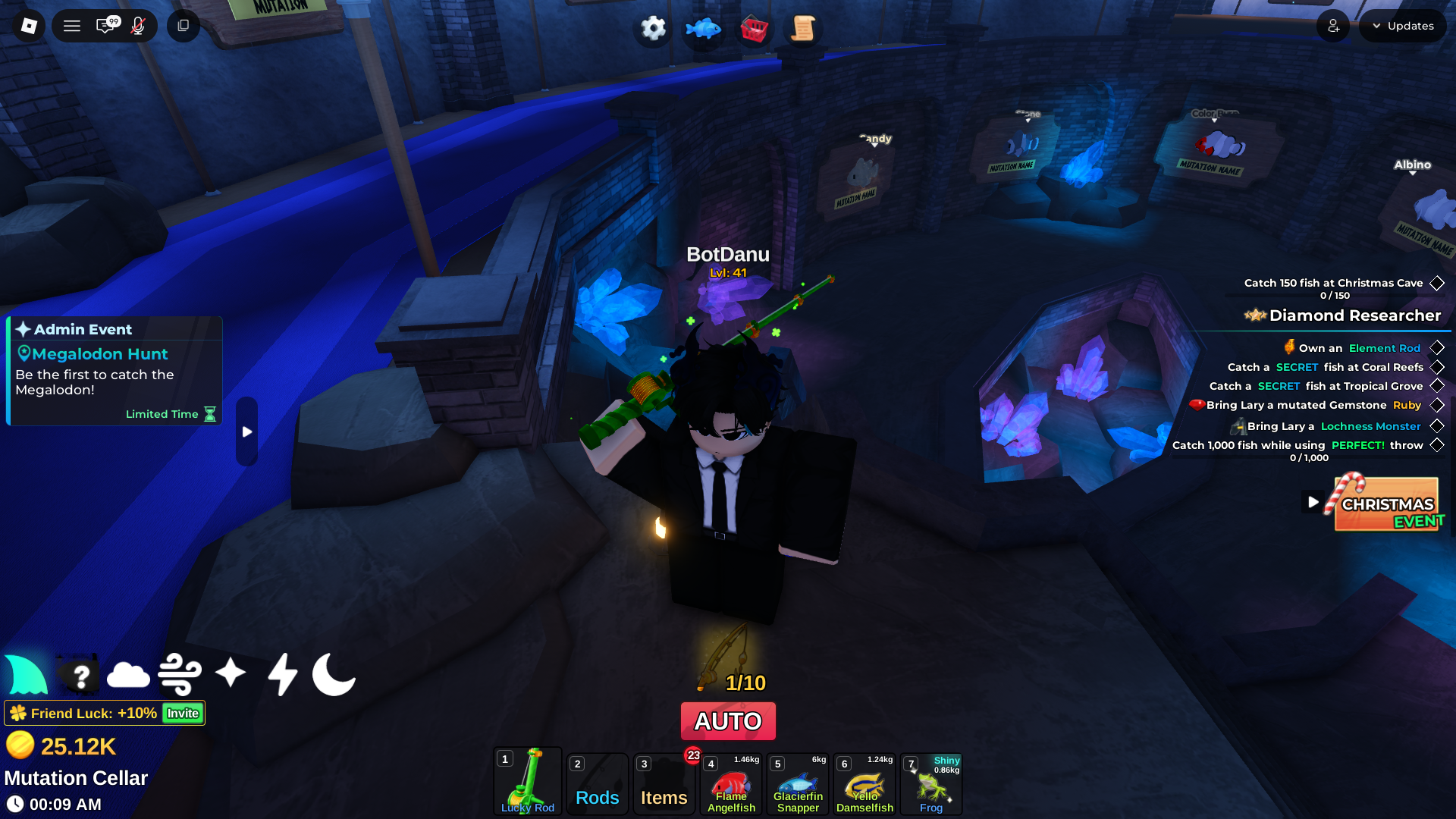Click the wind weather icon
The height and width of the screenshot is (819, 1456).
(x=180, y=675)
